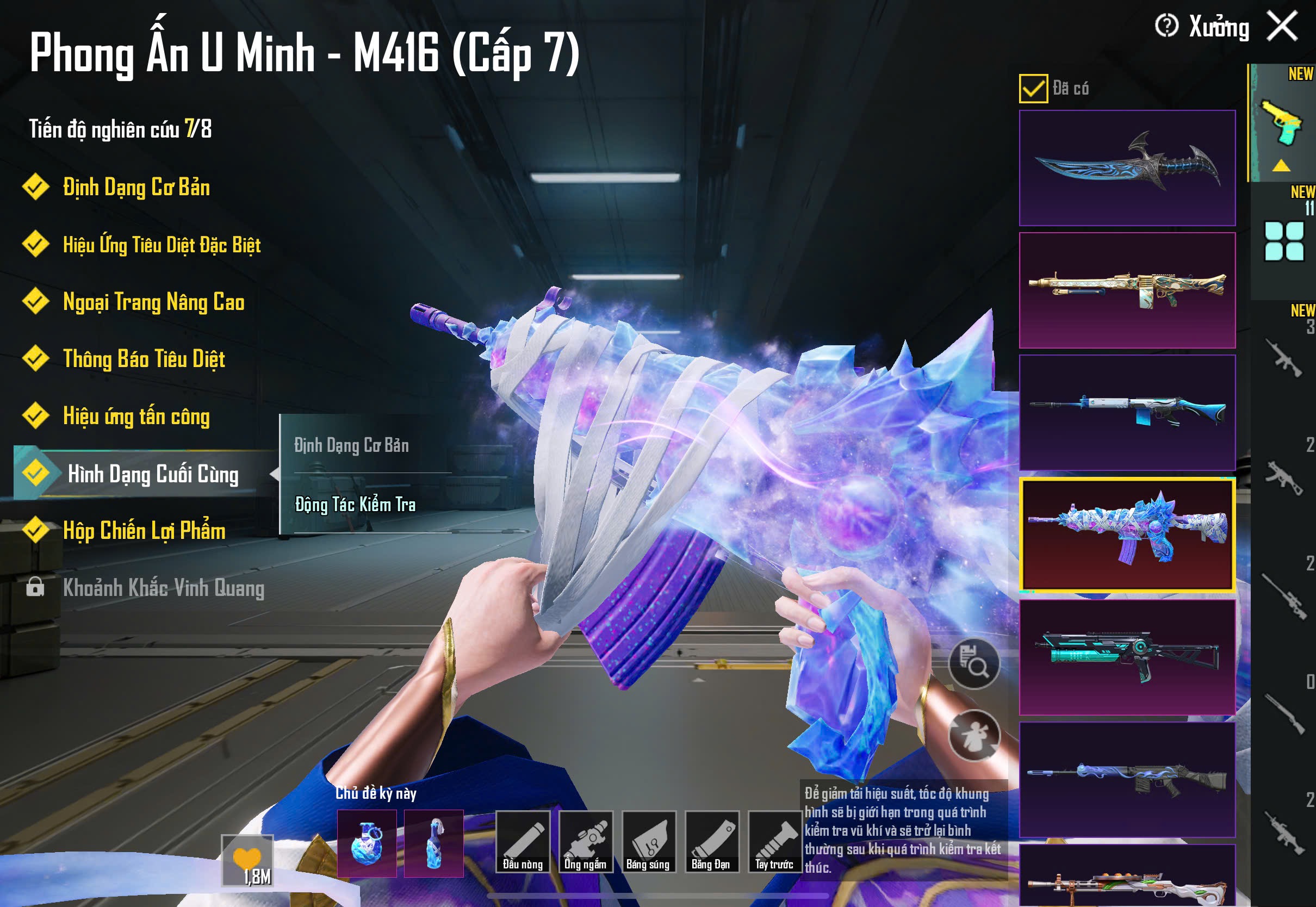Open Thông Báo Tiêu Diệt entry
The image size is (1316, 907).
[144, 359]
